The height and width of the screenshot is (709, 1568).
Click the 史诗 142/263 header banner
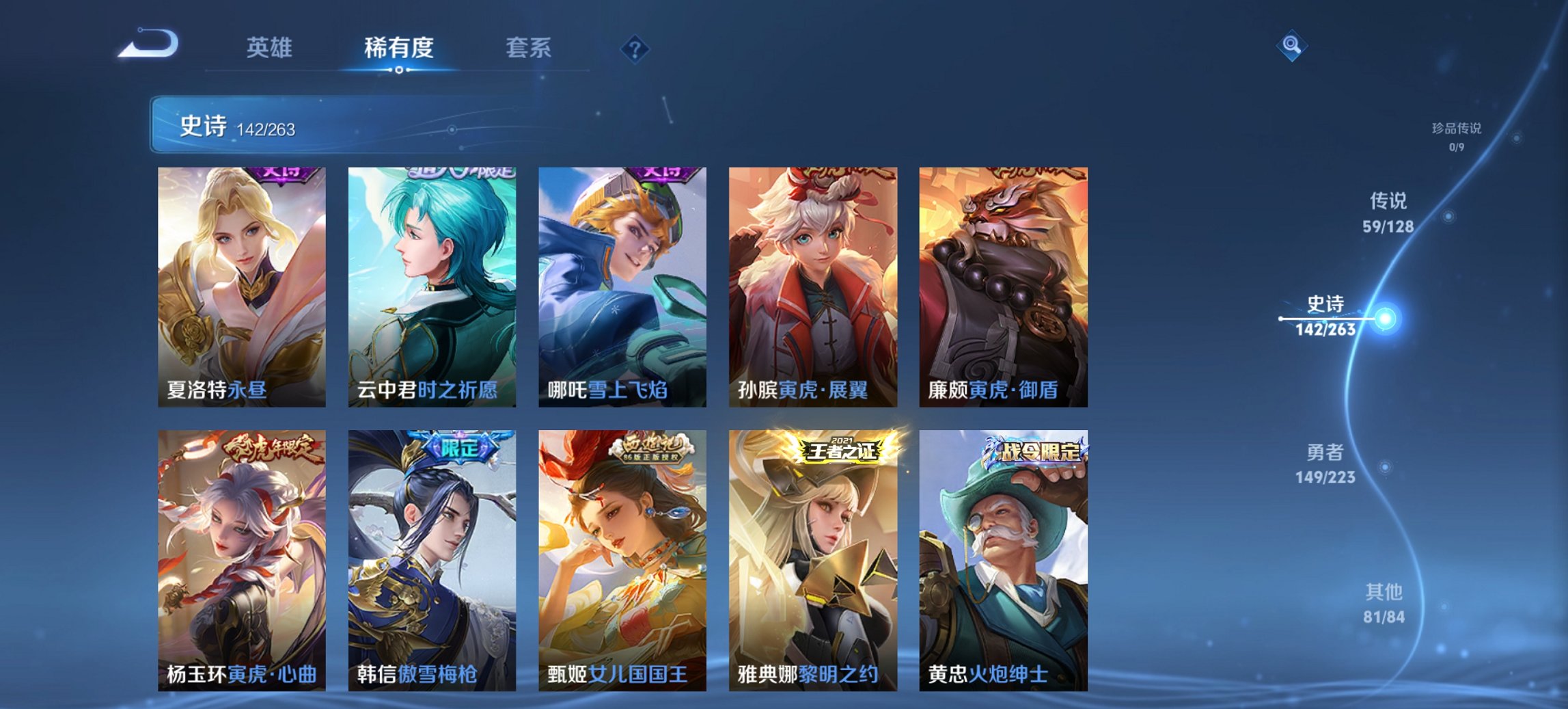(x=273, y=124)
